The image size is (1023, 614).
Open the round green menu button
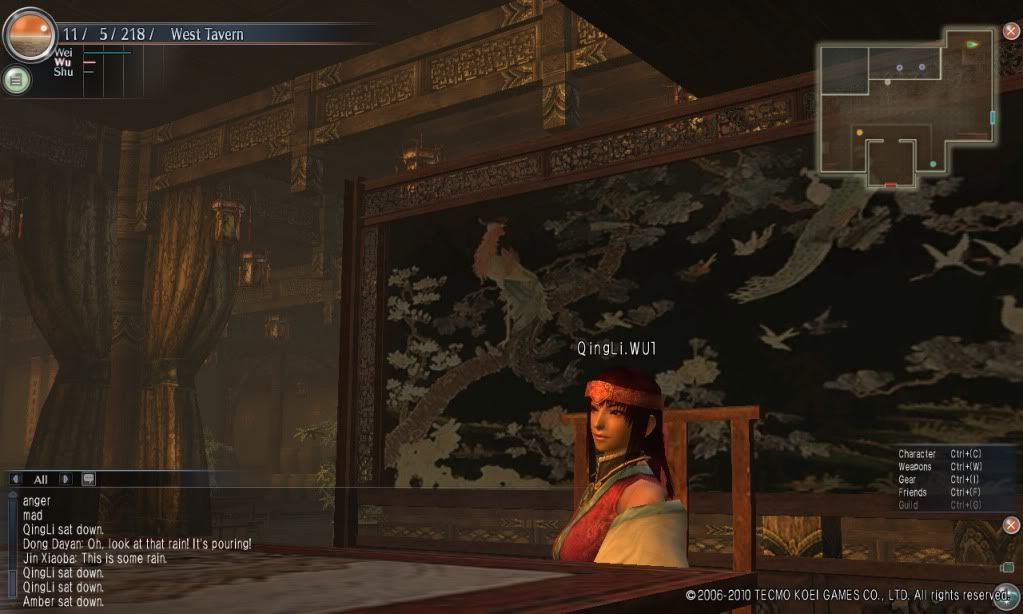point(16,80)
